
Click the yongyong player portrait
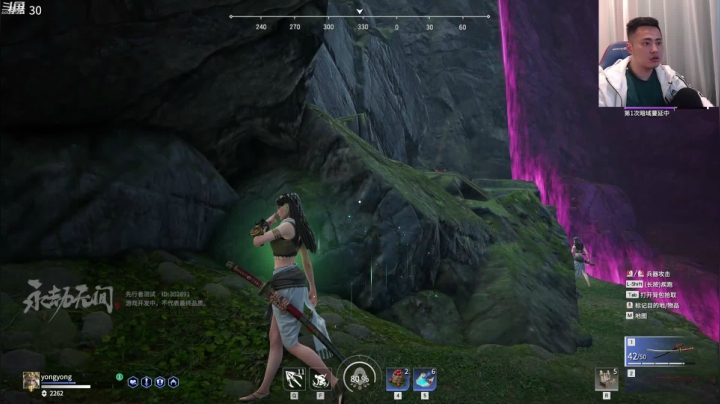point(31,379)
